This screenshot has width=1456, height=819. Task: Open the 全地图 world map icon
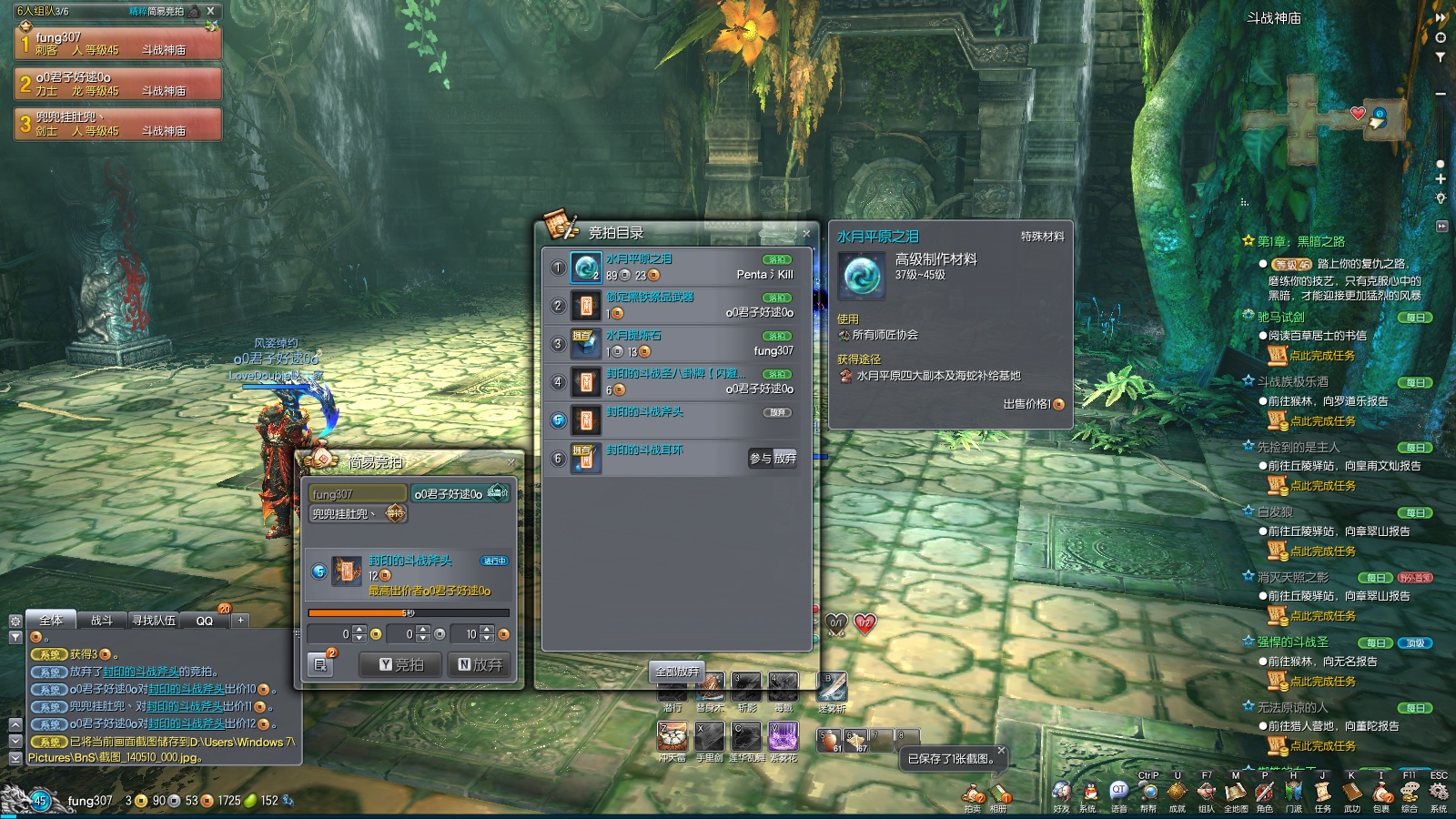[x=1236, y=794]
